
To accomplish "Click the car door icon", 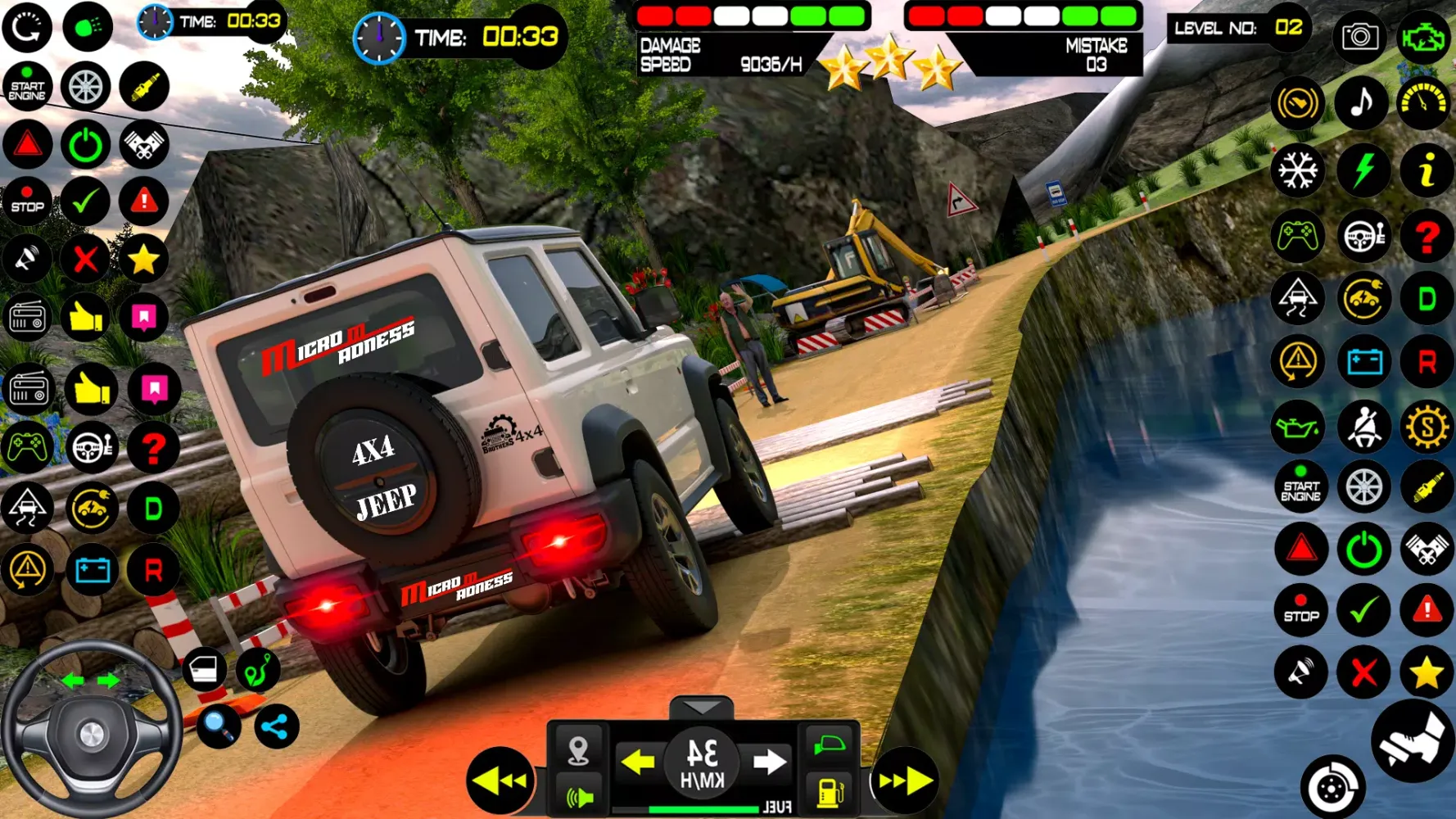I will (203, 670).
